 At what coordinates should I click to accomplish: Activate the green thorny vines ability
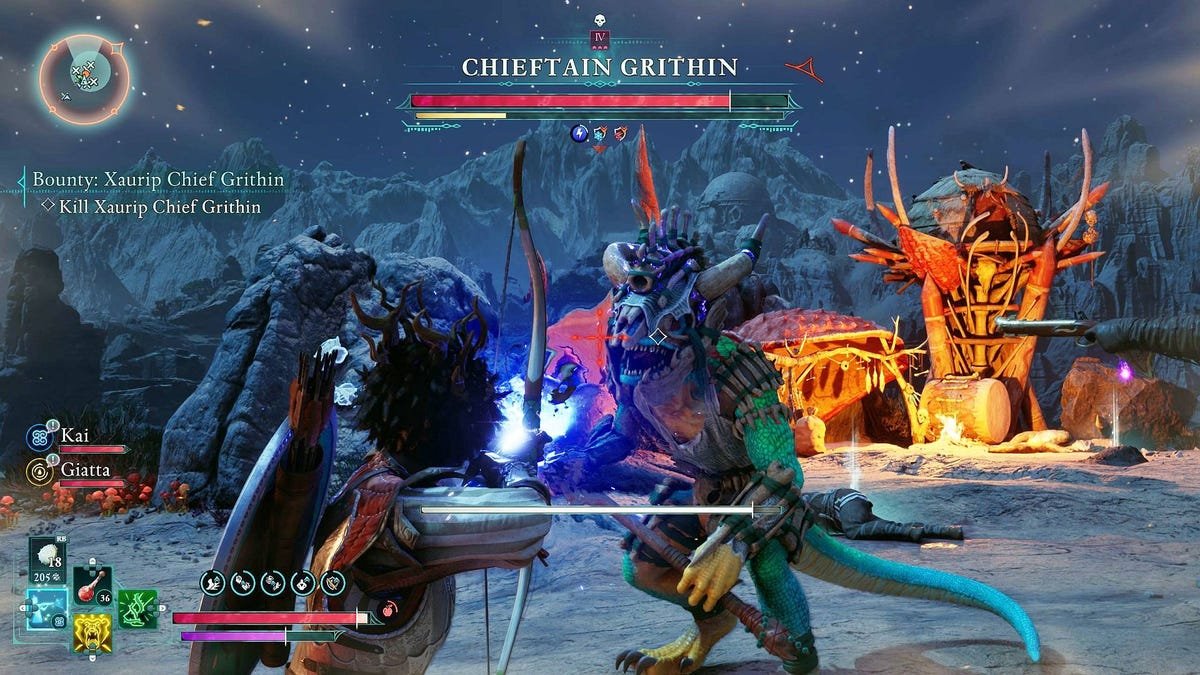[138, 608]
